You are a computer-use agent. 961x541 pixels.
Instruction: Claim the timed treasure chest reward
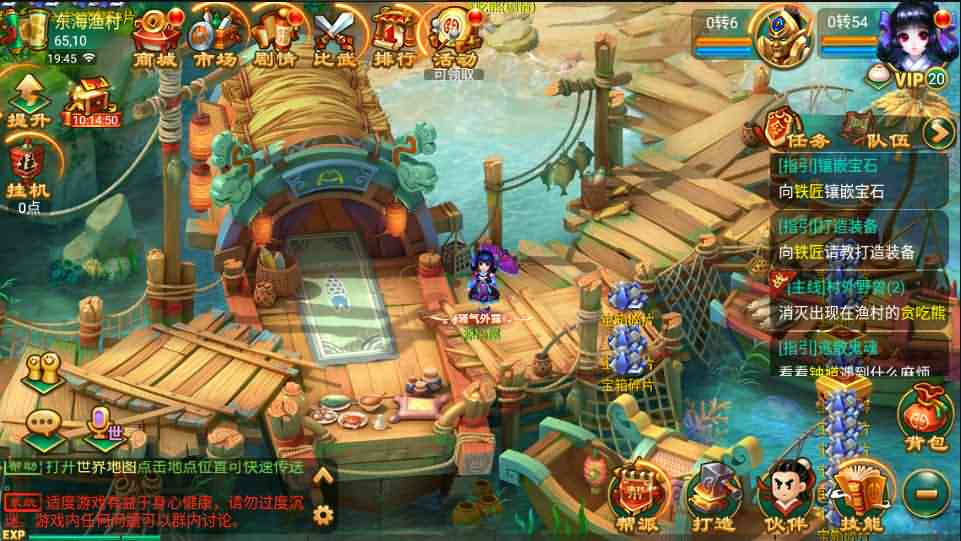coord(94,102)
